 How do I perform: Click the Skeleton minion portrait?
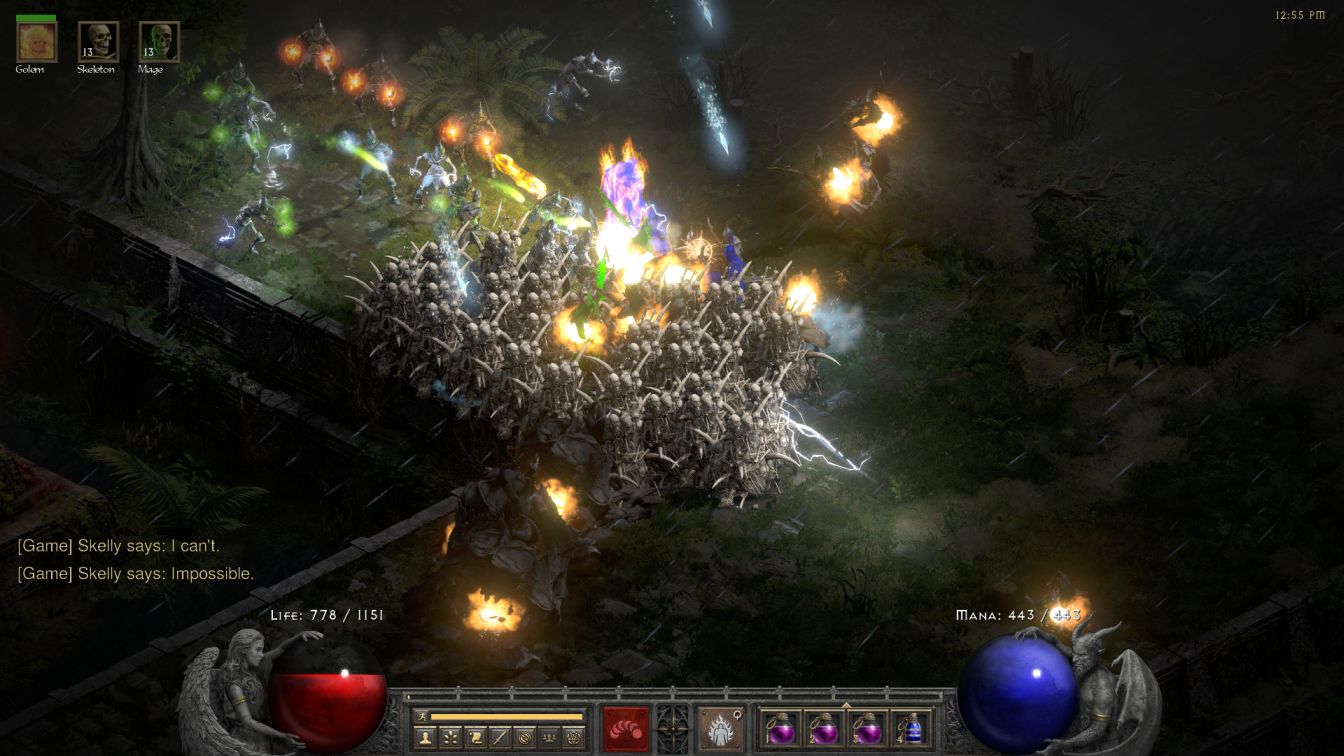click(x=98, y=42)
